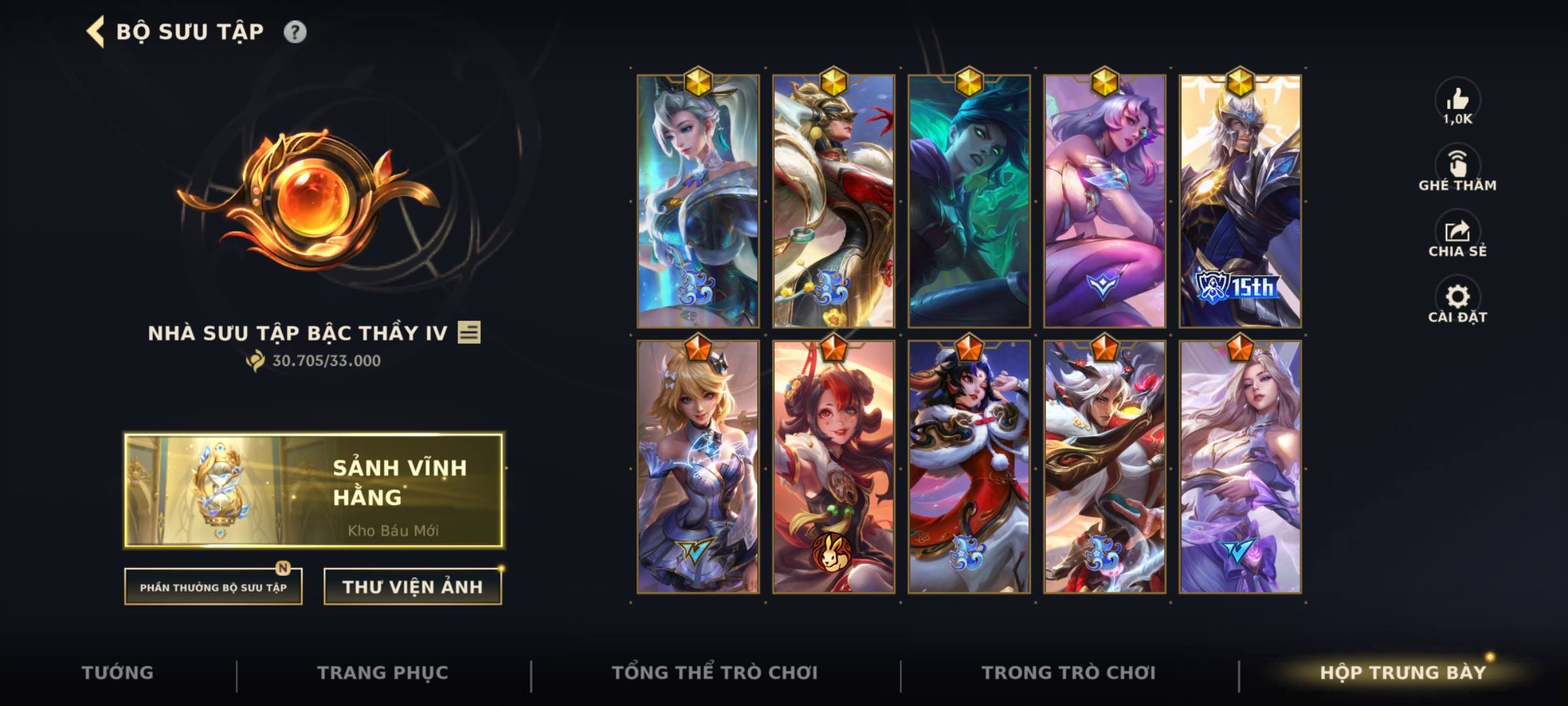This screenshot has height=706, width=1568.
Task: Switch to the TRANG PHỤC tab
Action: click(x=384, y=671)
